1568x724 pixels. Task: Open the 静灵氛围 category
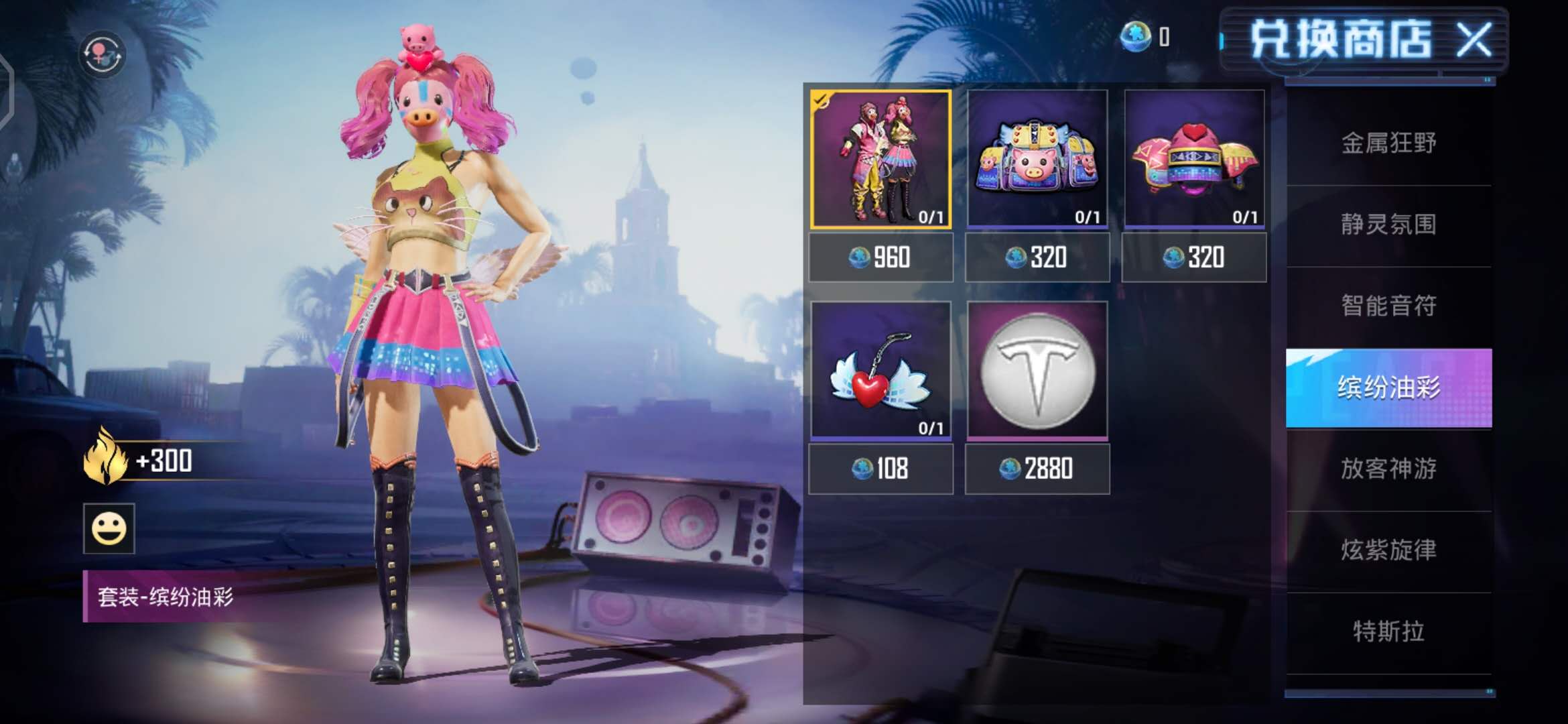click(x=1388, y=225)
